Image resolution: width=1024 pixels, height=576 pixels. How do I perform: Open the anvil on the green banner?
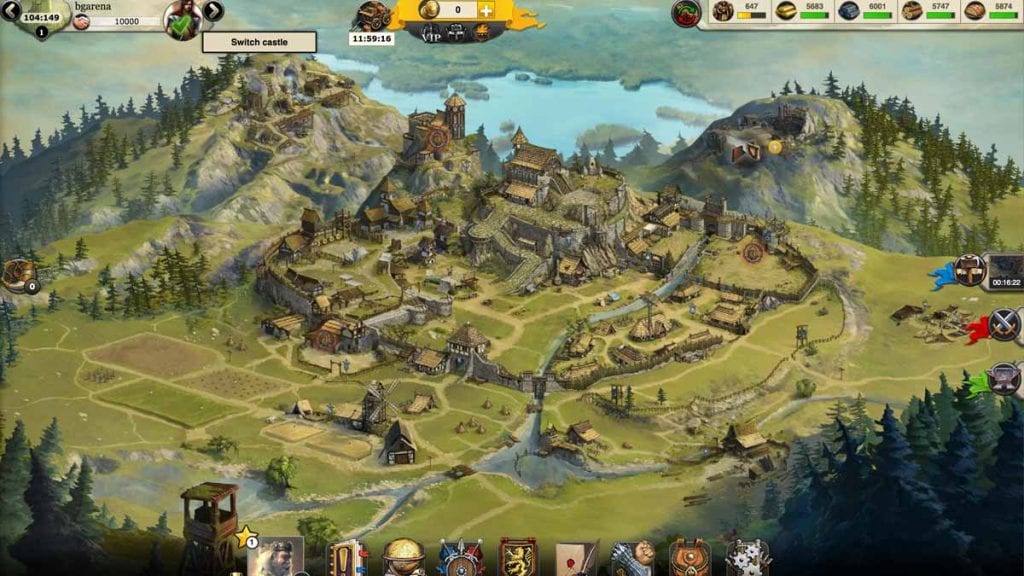1003,379
